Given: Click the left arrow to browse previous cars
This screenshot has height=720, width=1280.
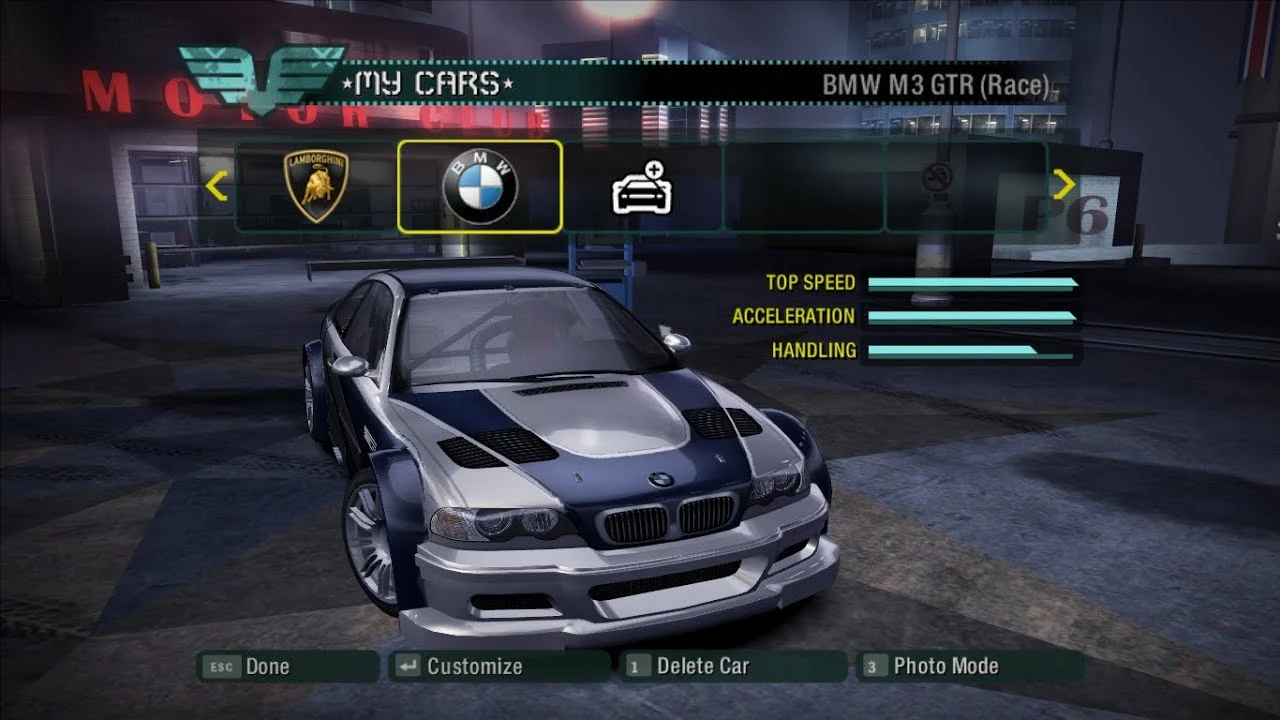Looking at the screenshot, I should click(x=216, y=186).
